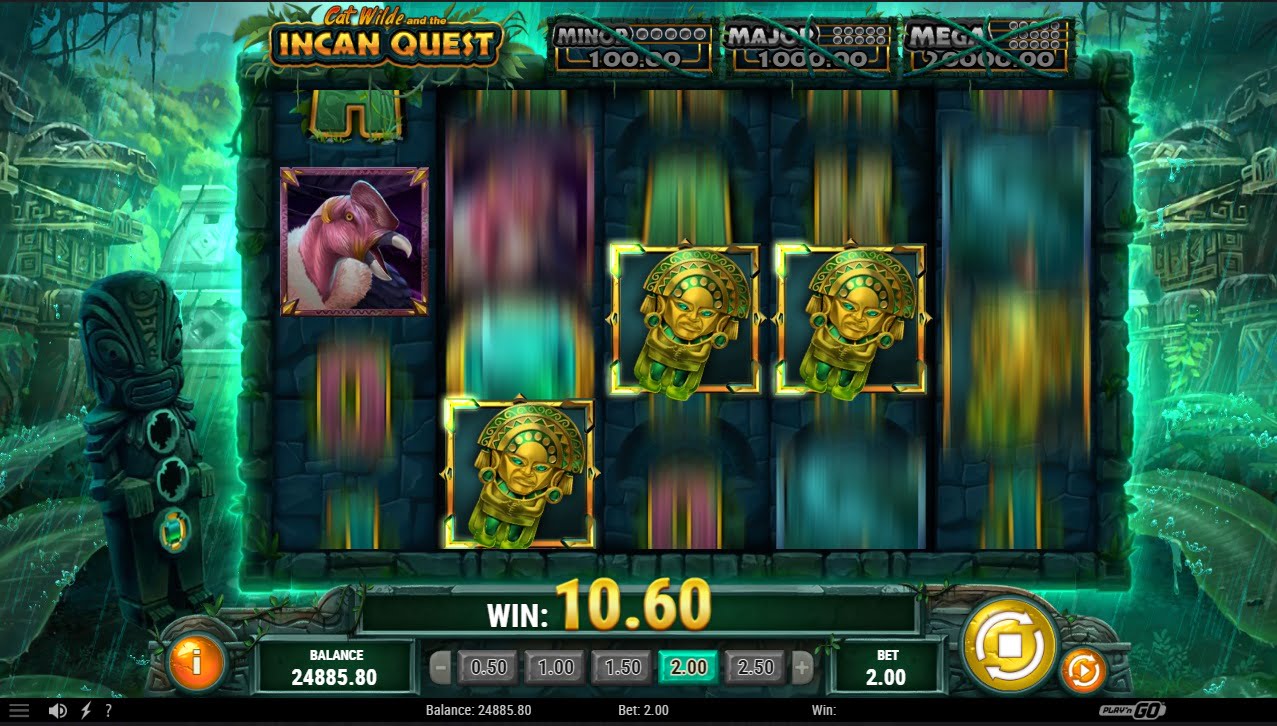This screenshot has height=726, width=1277.
Task: Toggle sound with the speaker icon
Action: 58,711
